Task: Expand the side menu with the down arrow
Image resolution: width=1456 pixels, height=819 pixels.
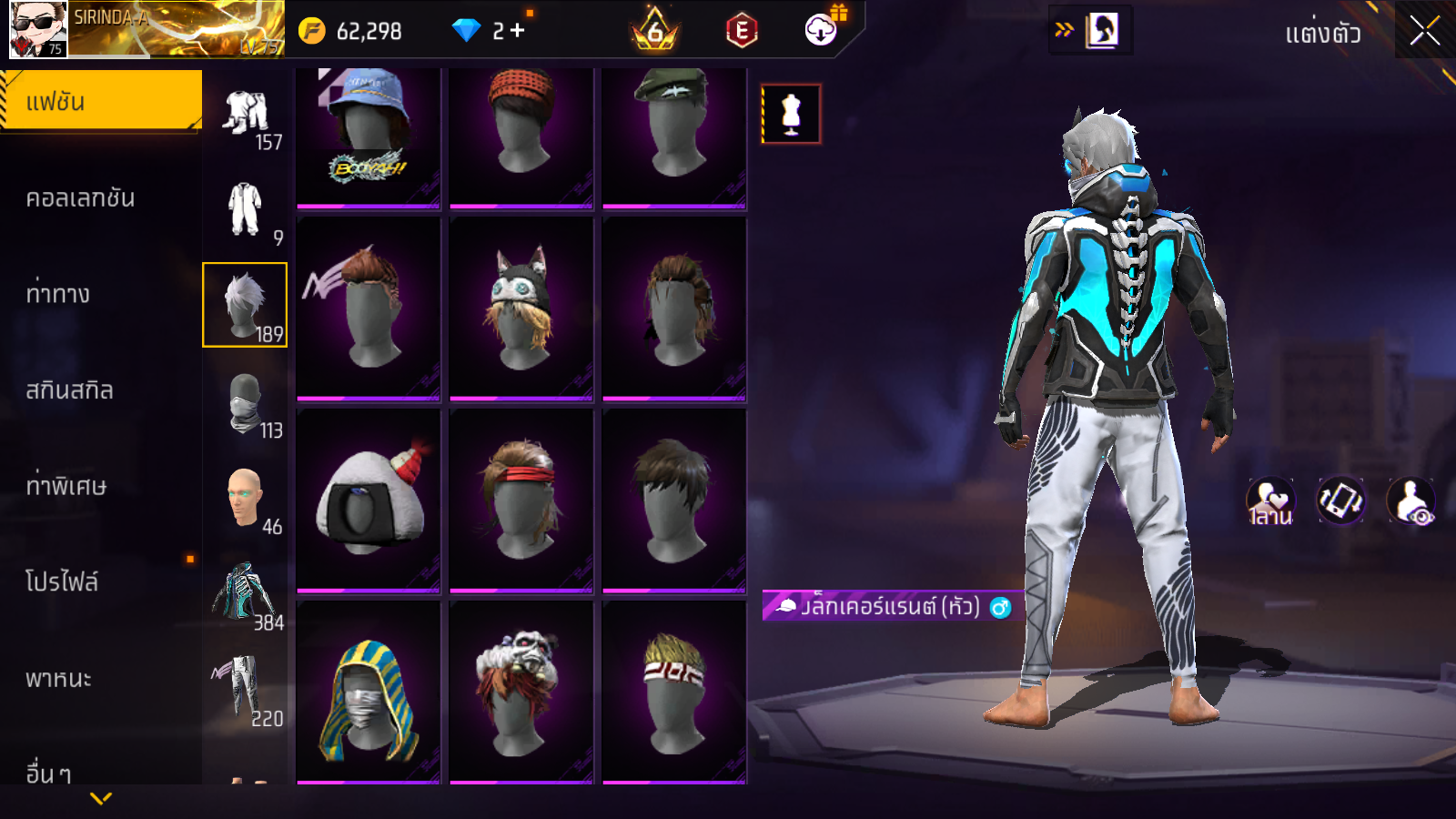Action: pos(101,798)
